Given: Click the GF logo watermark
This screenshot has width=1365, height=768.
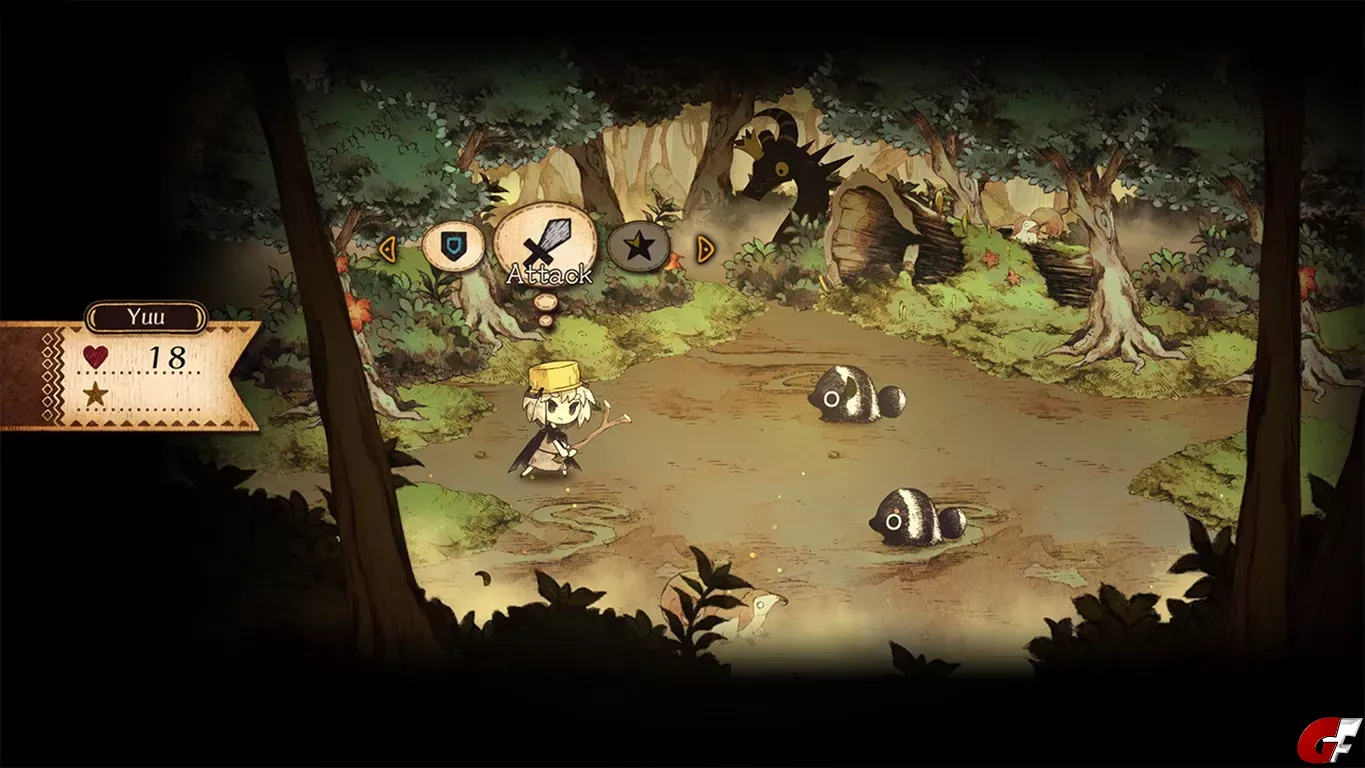Looking at the screenshot, I should click(x=1330, y=740).
